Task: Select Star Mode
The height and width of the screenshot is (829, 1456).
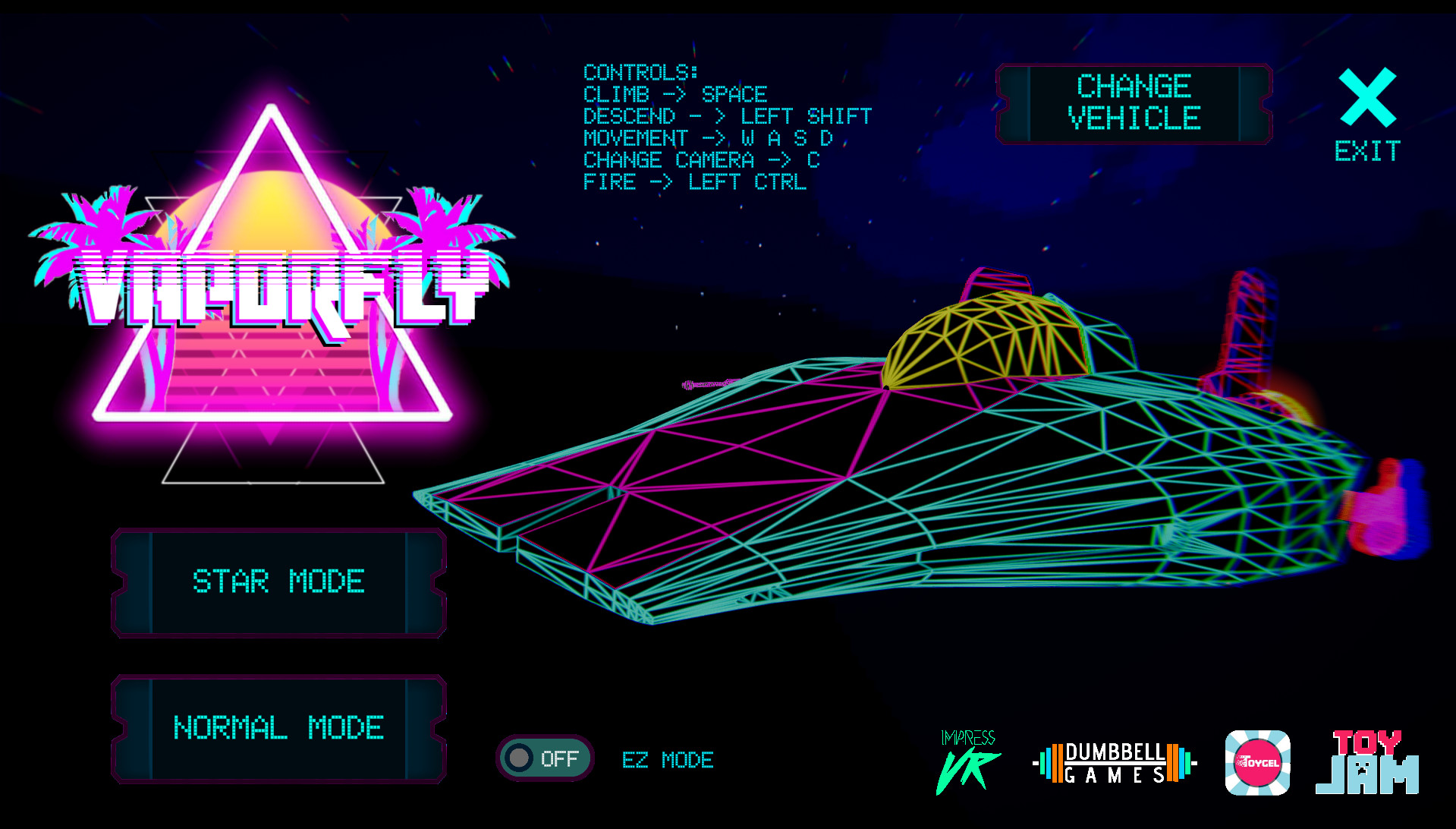Action: click(279, 582)
